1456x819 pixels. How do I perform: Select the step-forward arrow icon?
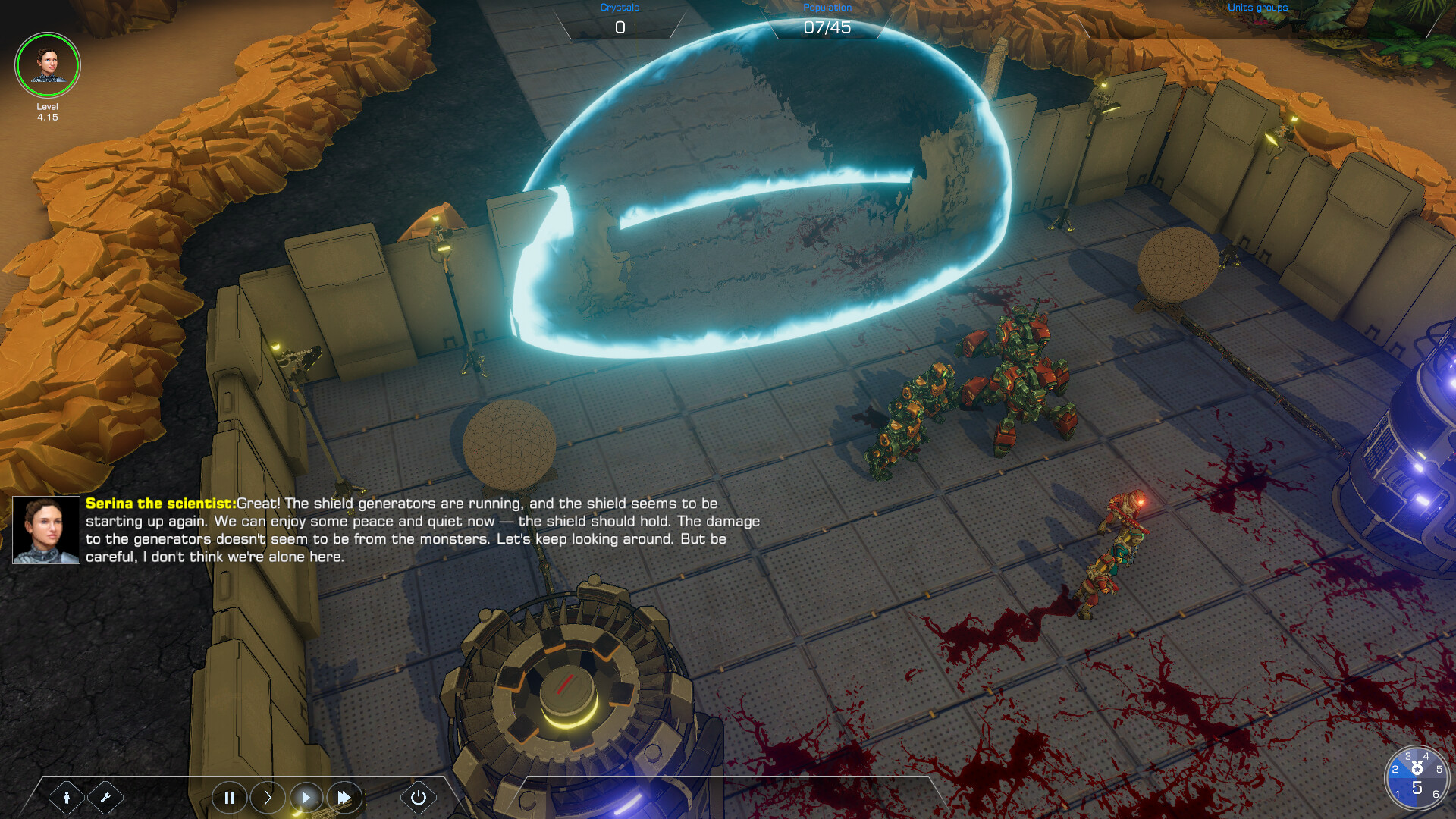click(x=268, y=798)
